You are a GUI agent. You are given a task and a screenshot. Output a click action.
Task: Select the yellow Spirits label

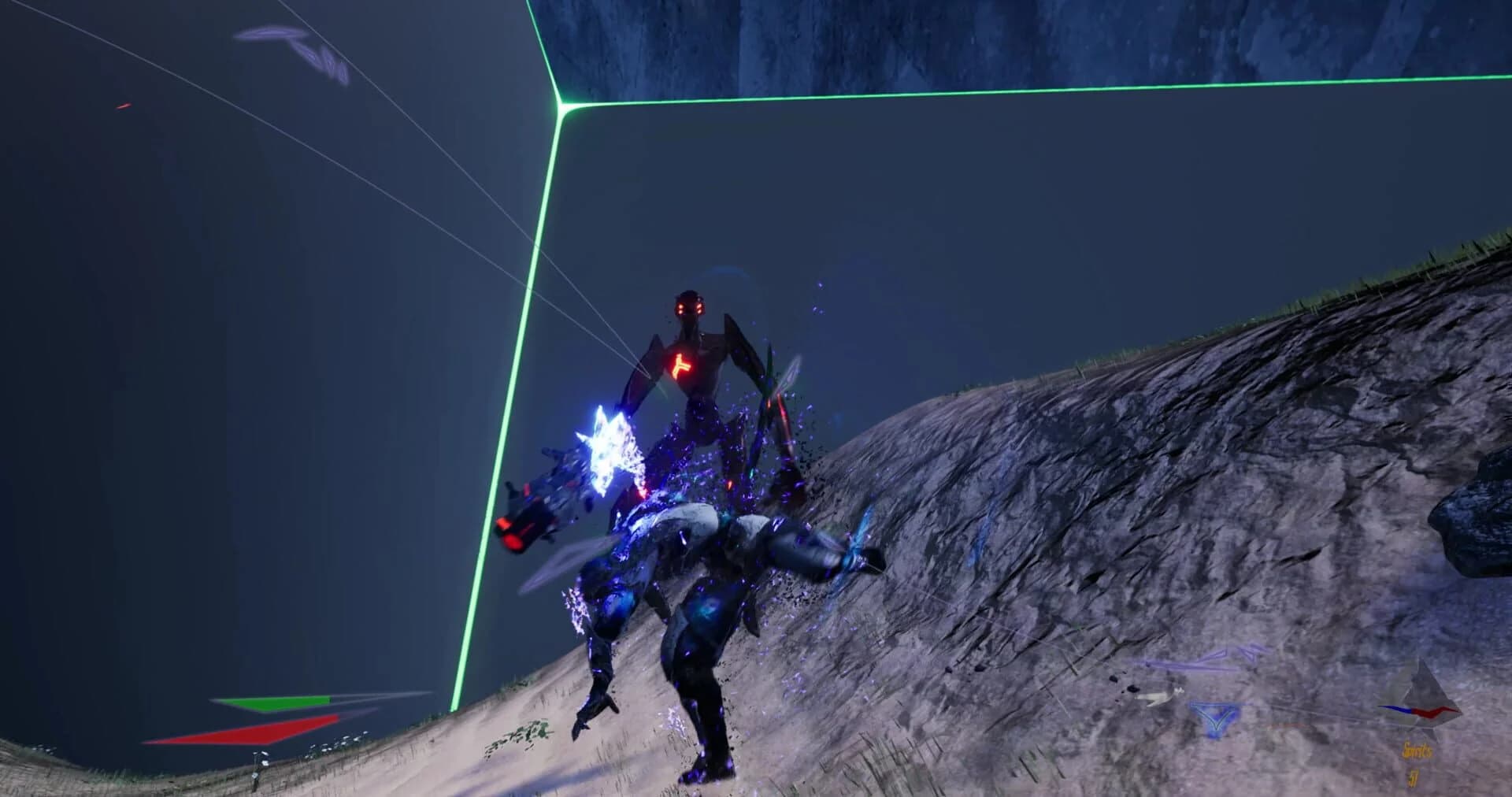click(1417, 751)
